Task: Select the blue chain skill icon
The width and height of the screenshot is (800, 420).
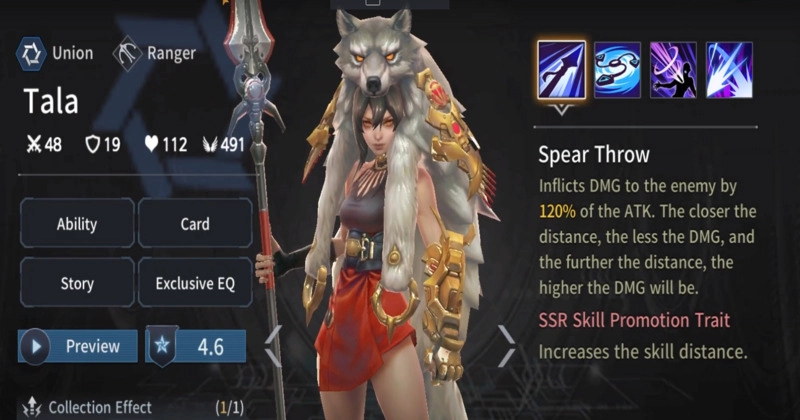Action: tap(617, 69)
